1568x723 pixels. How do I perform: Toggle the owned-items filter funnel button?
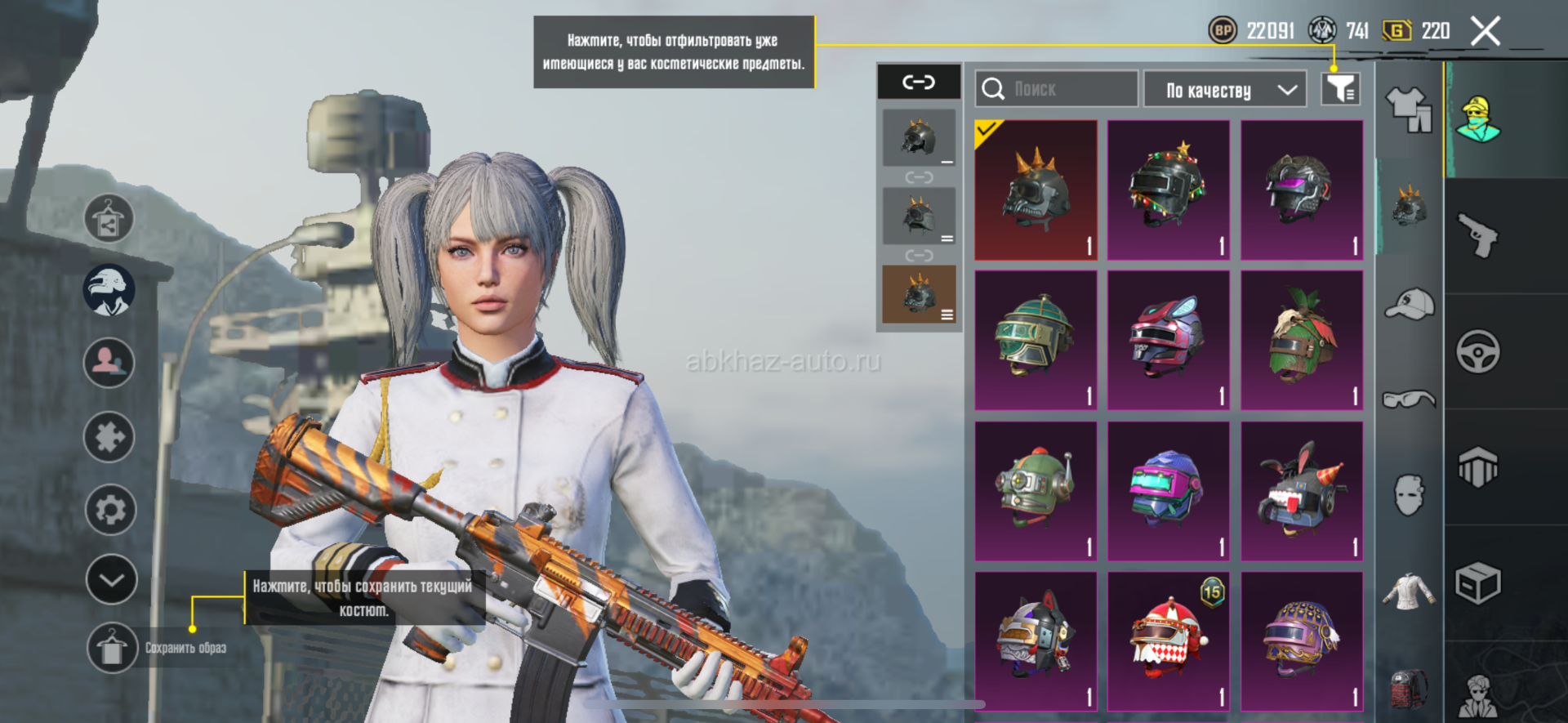(x=1340, y=89)
